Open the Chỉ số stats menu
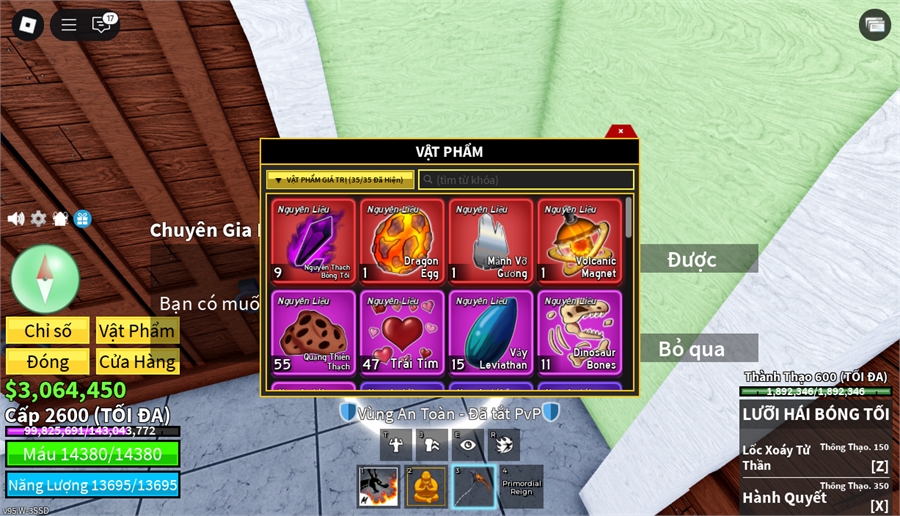Screen dimensions: 900x516 point(47,331)
